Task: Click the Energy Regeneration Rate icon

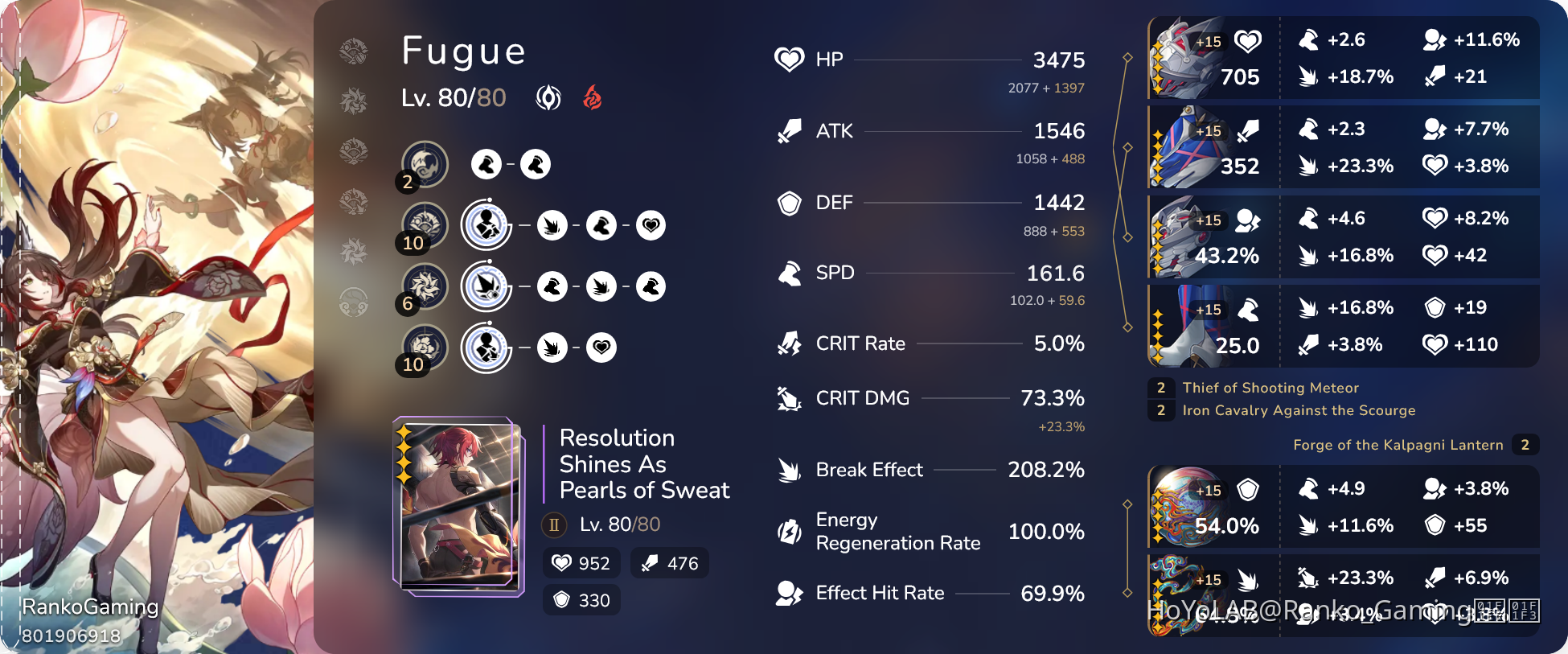Action: [790, 531]
